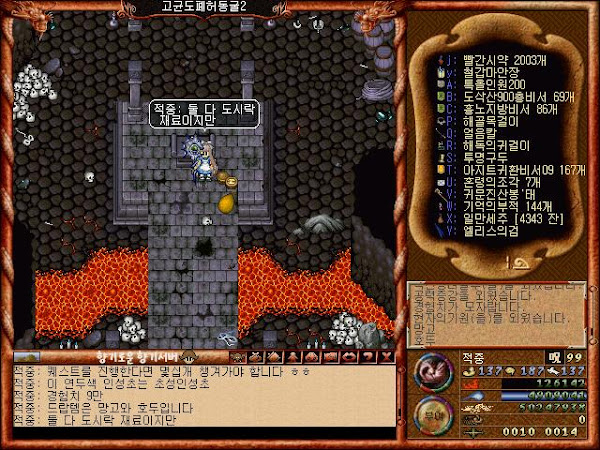Viewport: 600px width, 450px height.
Task: Click the round 부여 emblem button
Action: pyautogui.click(x=429, y=410)
